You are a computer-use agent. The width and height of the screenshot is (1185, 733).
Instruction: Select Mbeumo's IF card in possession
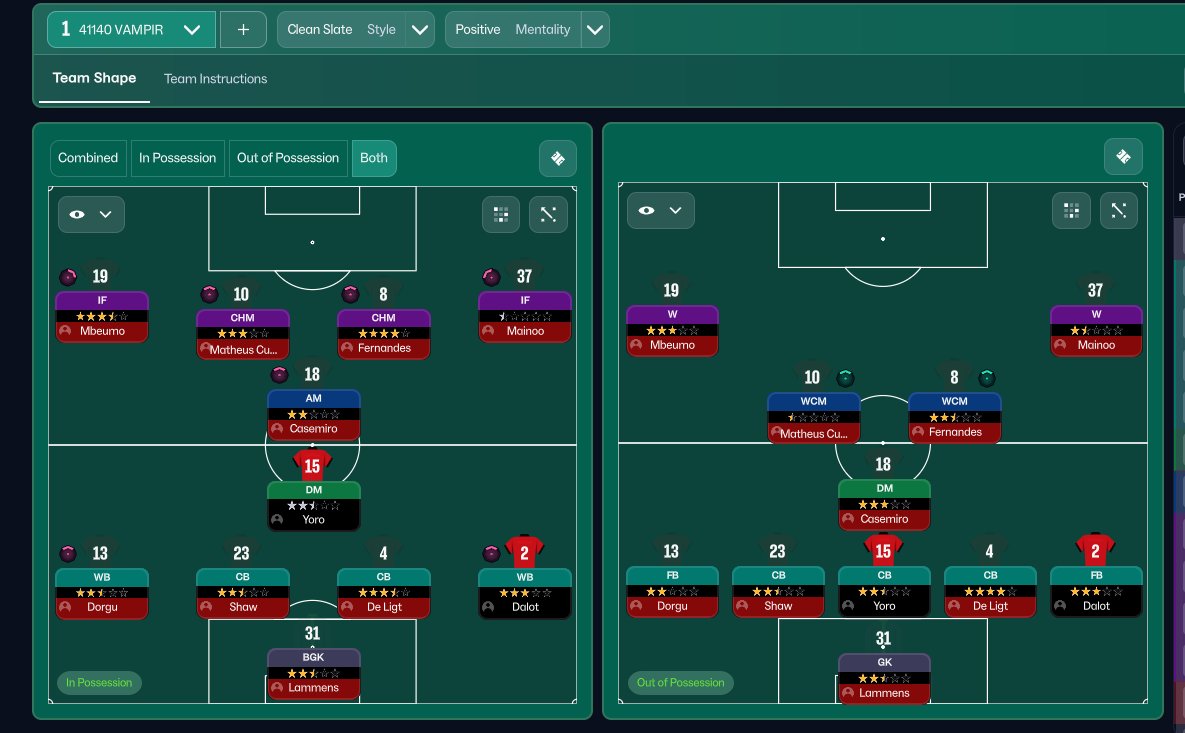click(102, 316)
